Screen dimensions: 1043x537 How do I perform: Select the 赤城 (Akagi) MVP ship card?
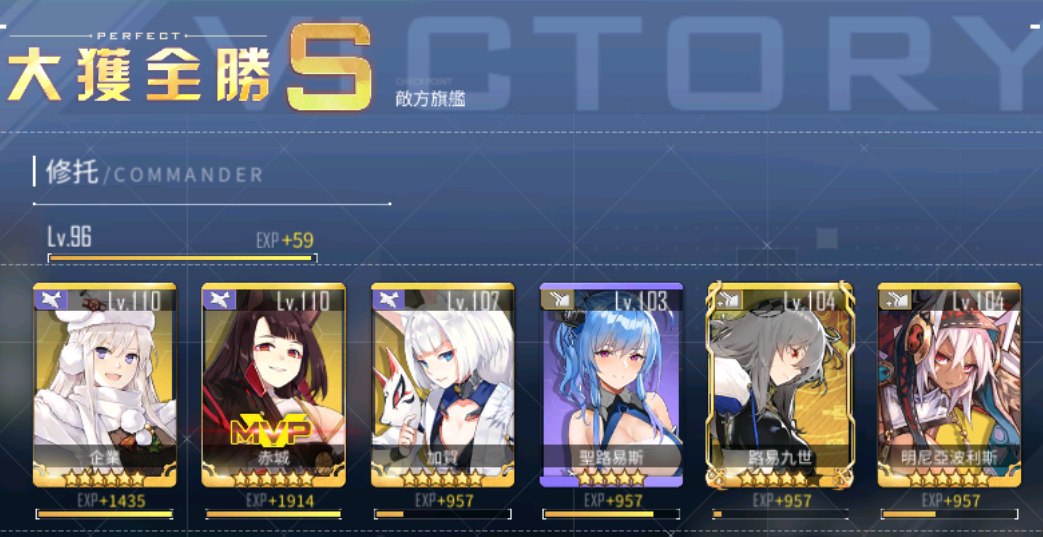pos(273,385)
